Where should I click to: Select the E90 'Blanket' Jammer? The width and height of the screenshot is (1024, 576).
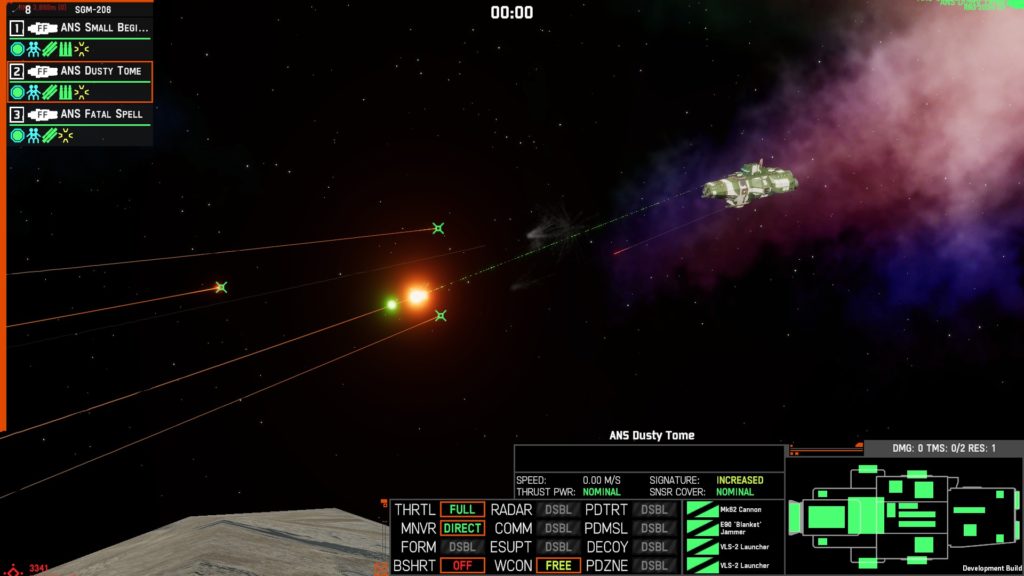pos(733,528)
